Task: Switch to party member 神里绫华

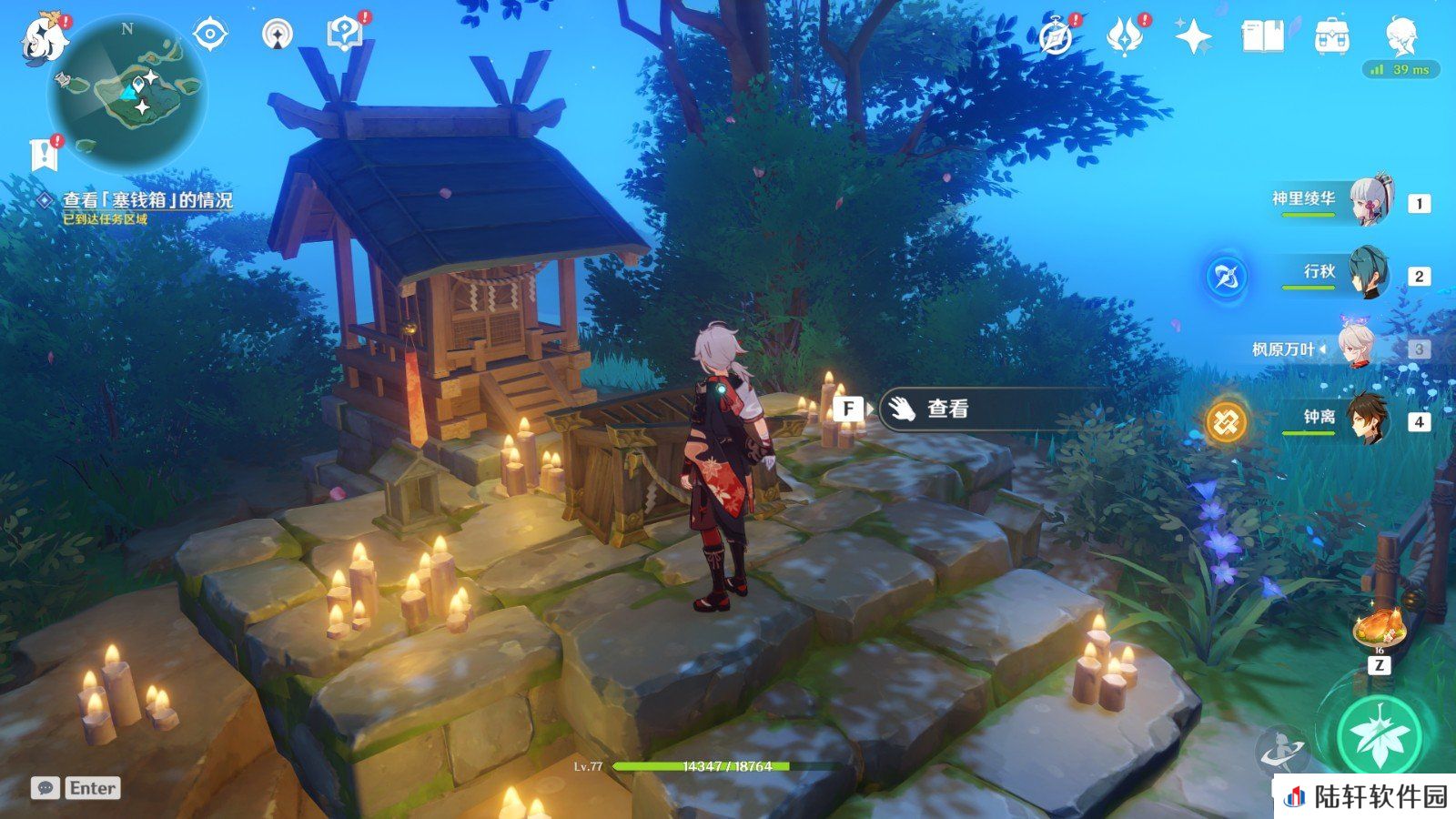Action: 1370,198
